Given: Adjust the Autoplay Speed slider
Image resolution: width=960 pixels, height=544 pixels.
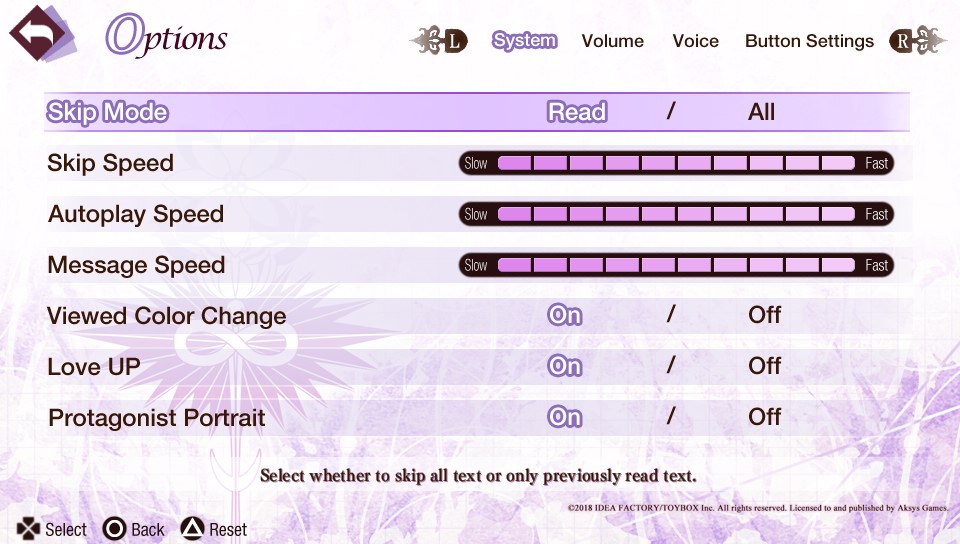Looking at the screenshot, I should coord(676,214).
